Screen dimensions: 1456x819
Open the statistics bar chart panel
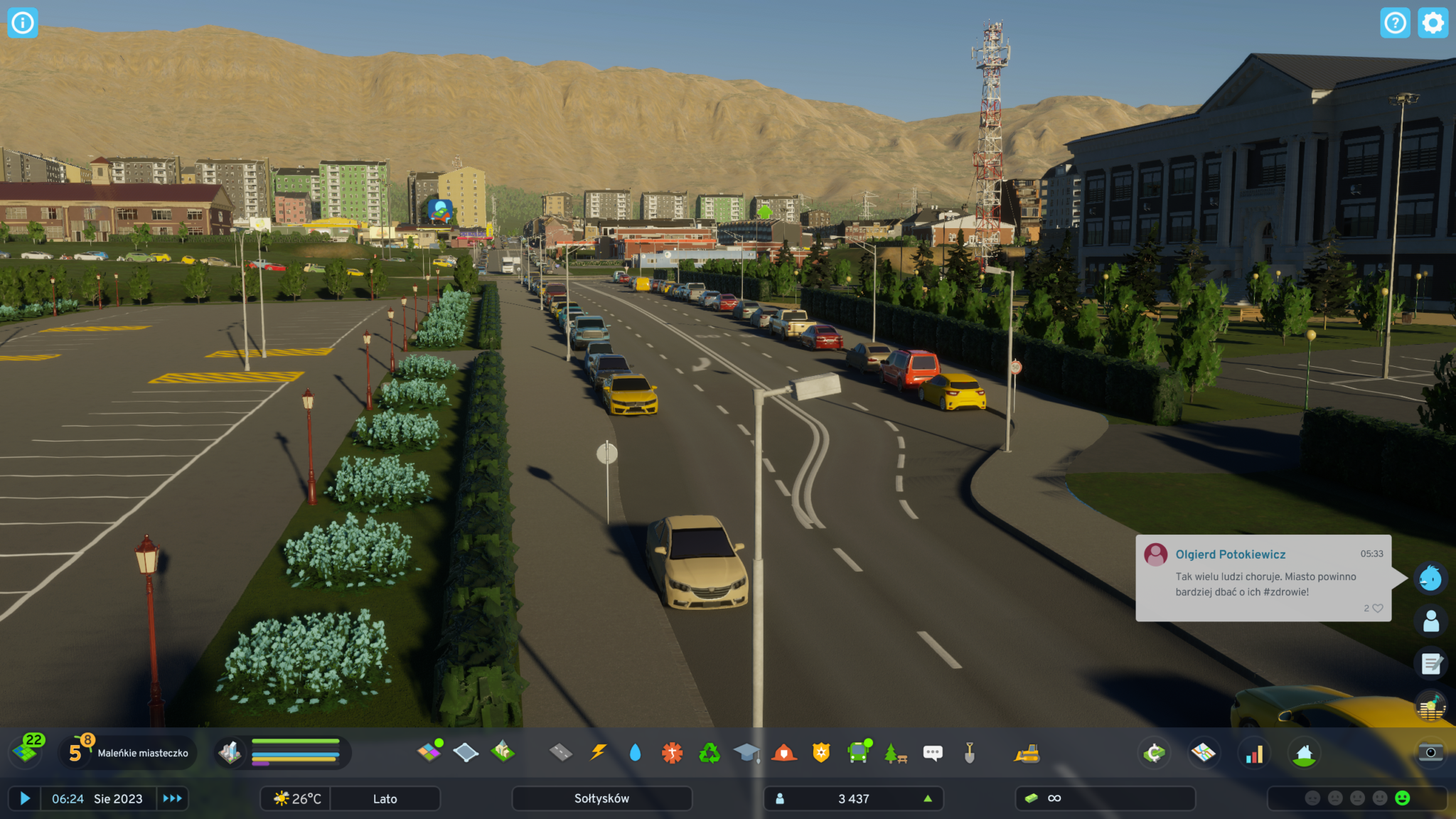pyautogui.click(x=1254, y=754)
